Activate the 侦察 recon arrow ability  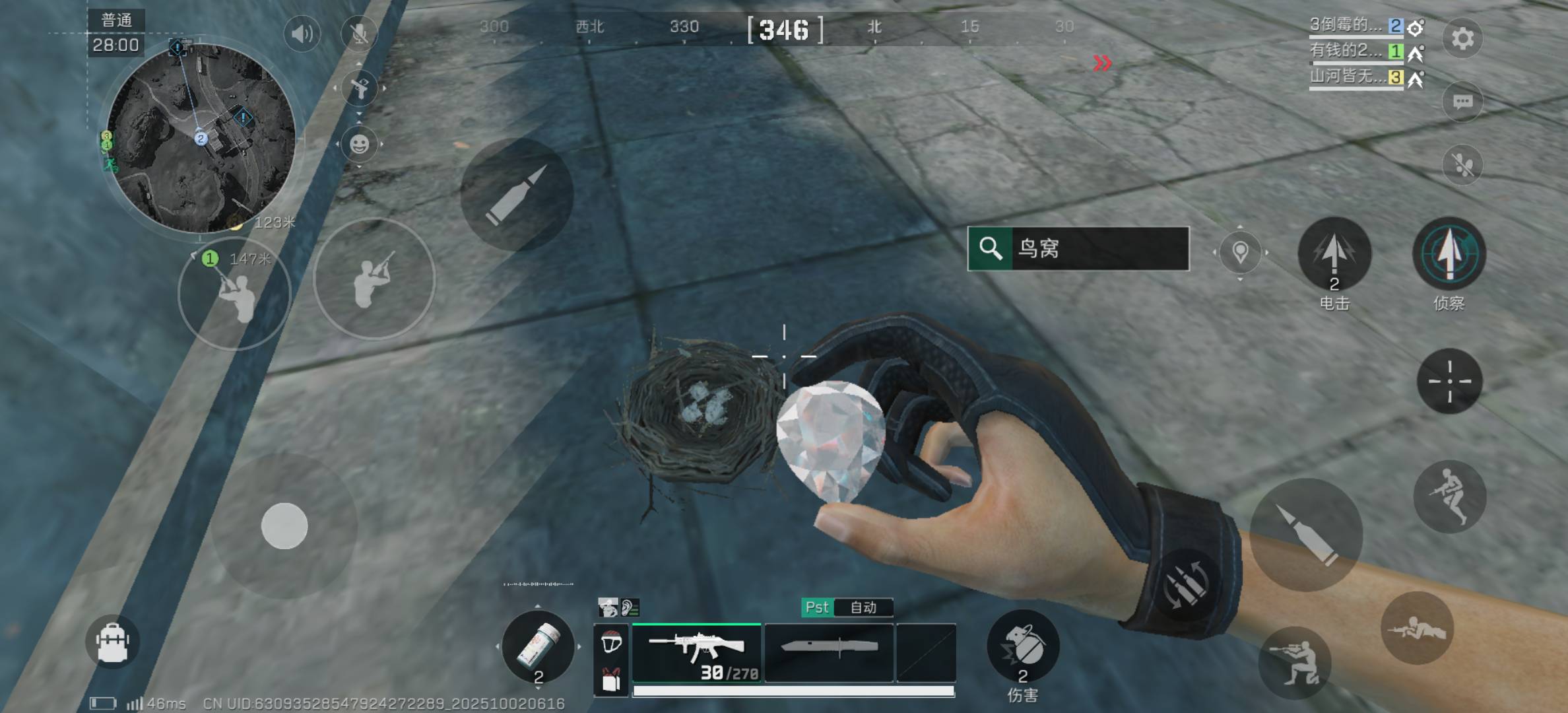point(1449,254)
